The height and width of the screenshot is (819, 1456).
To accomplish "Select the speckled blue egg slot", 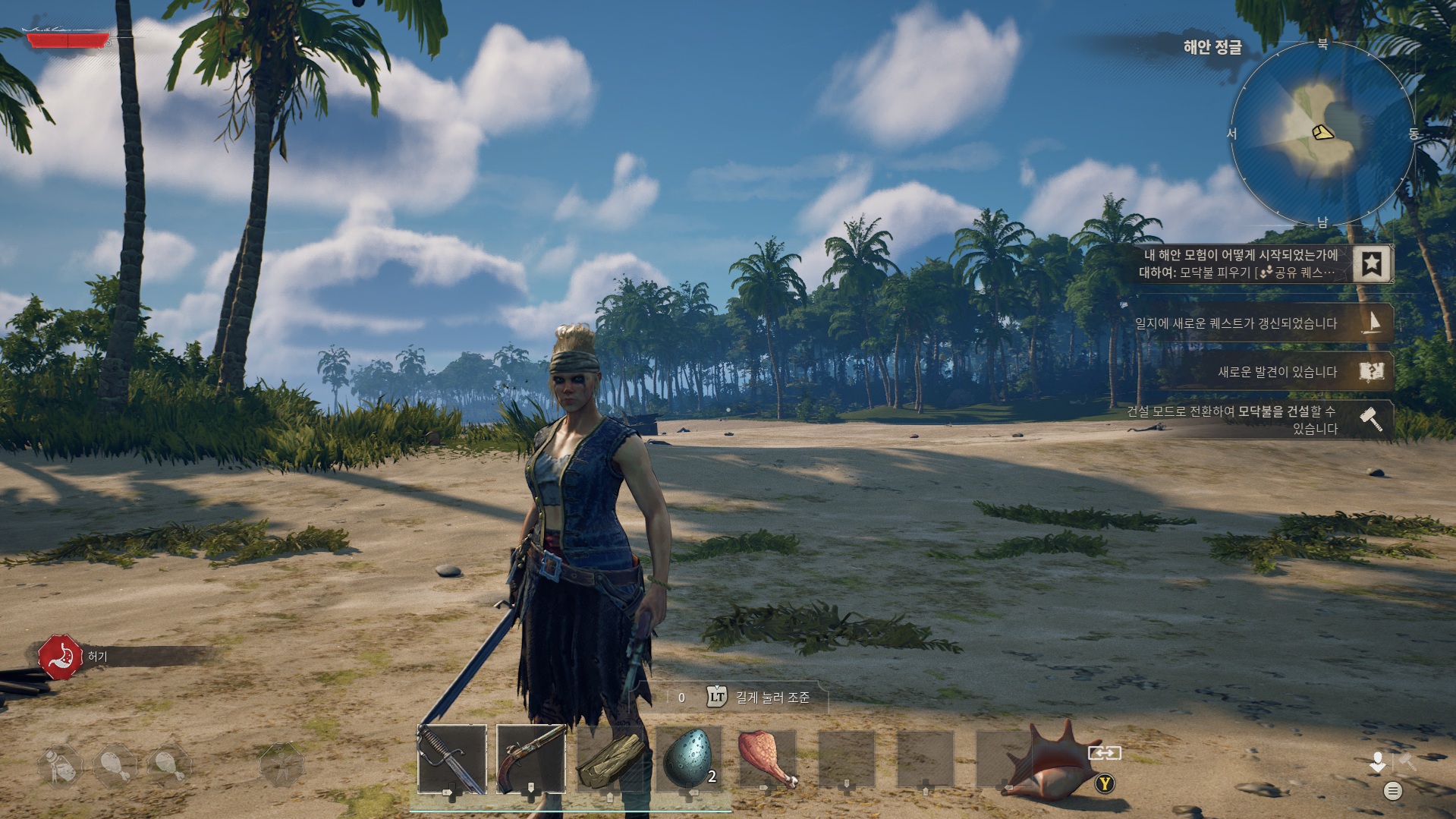I will coord(689,759).
